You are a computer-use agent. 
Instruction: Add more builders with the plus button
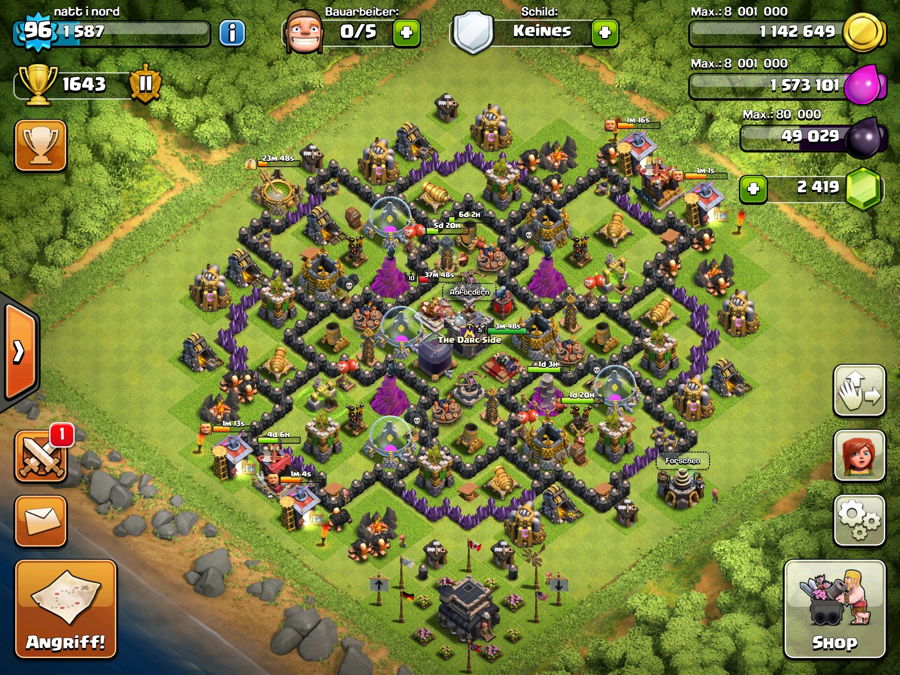coord(406,32)
